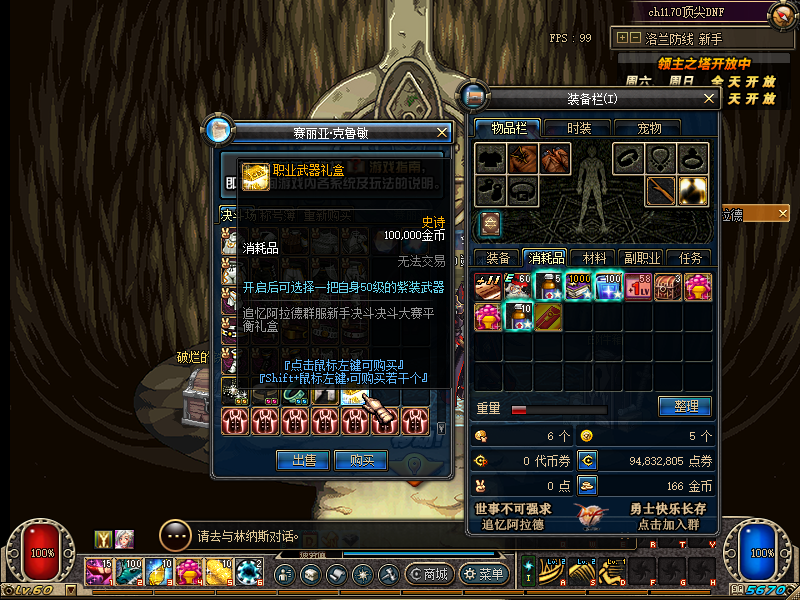
Task: Close the 装备栏 inventory window
Action: point(709,98)
